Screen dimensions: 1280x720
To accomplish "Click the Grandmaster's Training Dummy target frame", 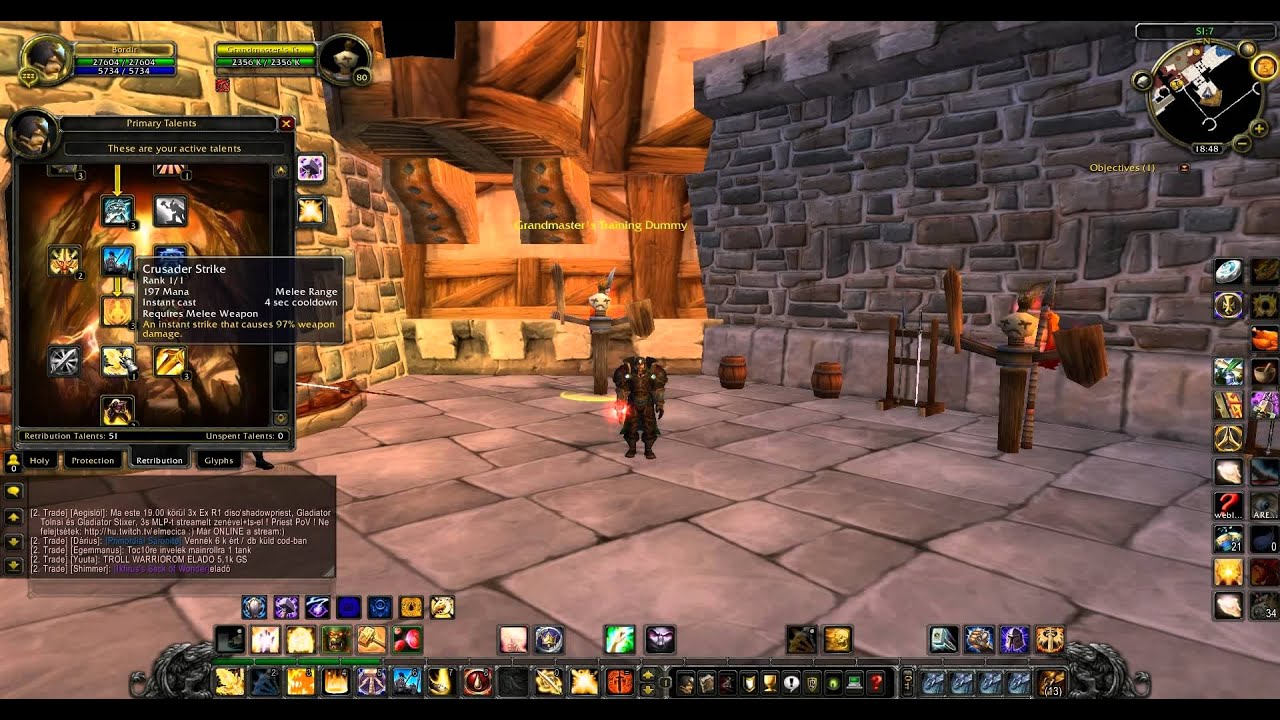I will point(265,56).
